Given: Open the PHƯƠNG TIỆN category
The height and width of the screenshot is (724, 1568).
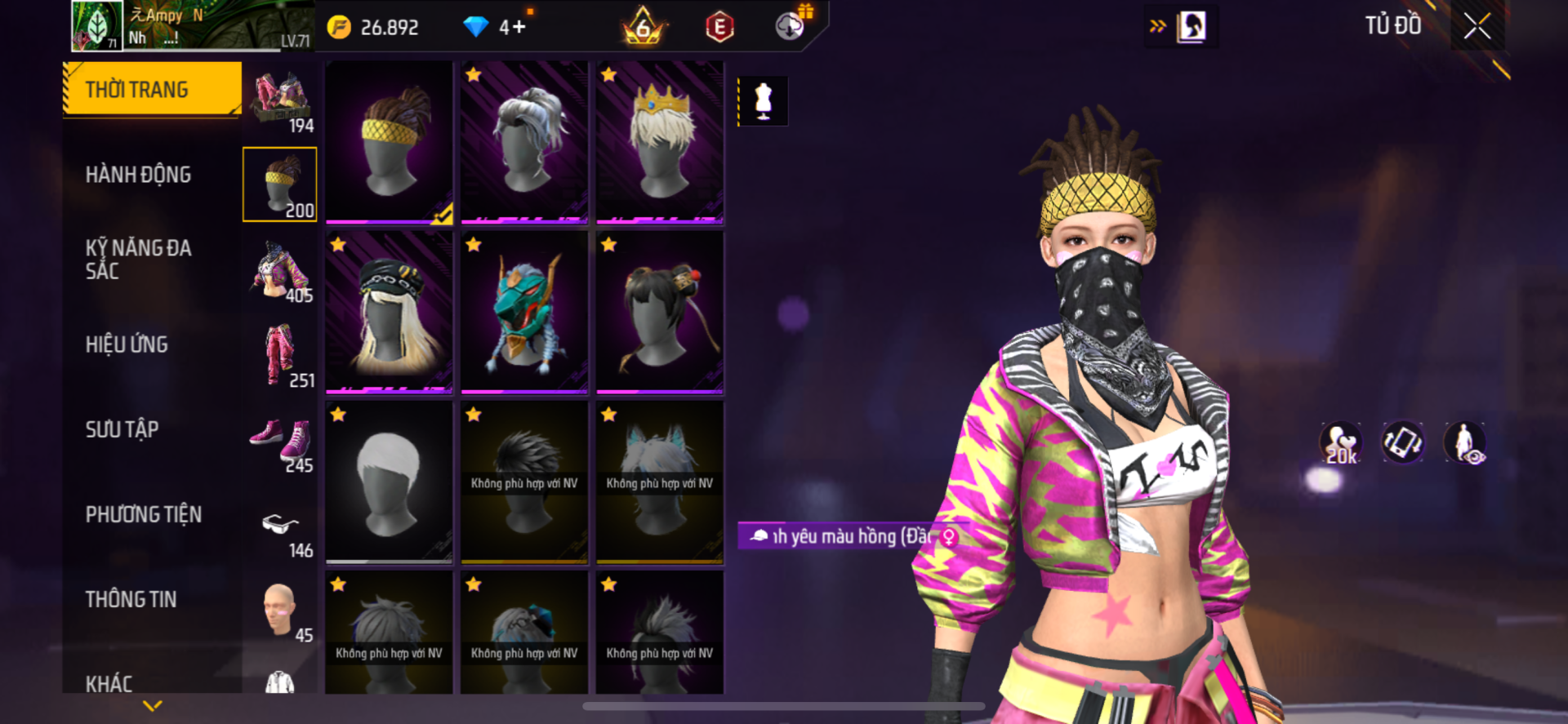Looking at the screenshot, I should (x=143, y=514).
